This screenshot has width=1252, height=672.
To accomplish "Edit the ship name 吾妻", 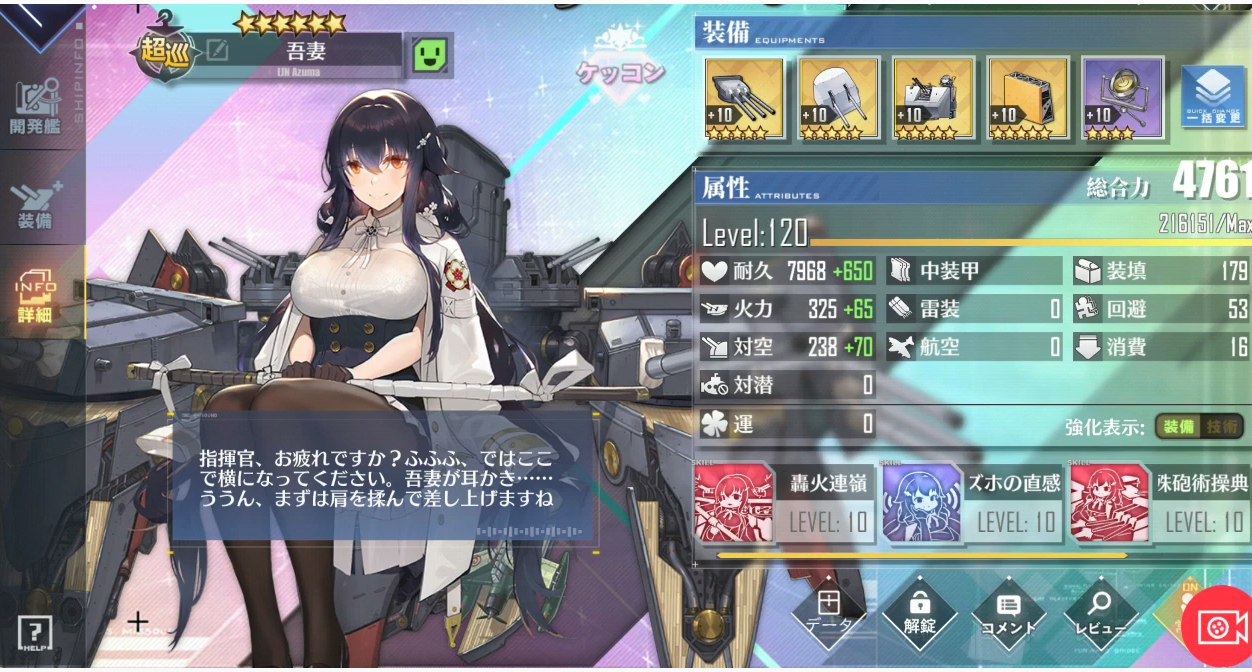I will tap(217, 50).
